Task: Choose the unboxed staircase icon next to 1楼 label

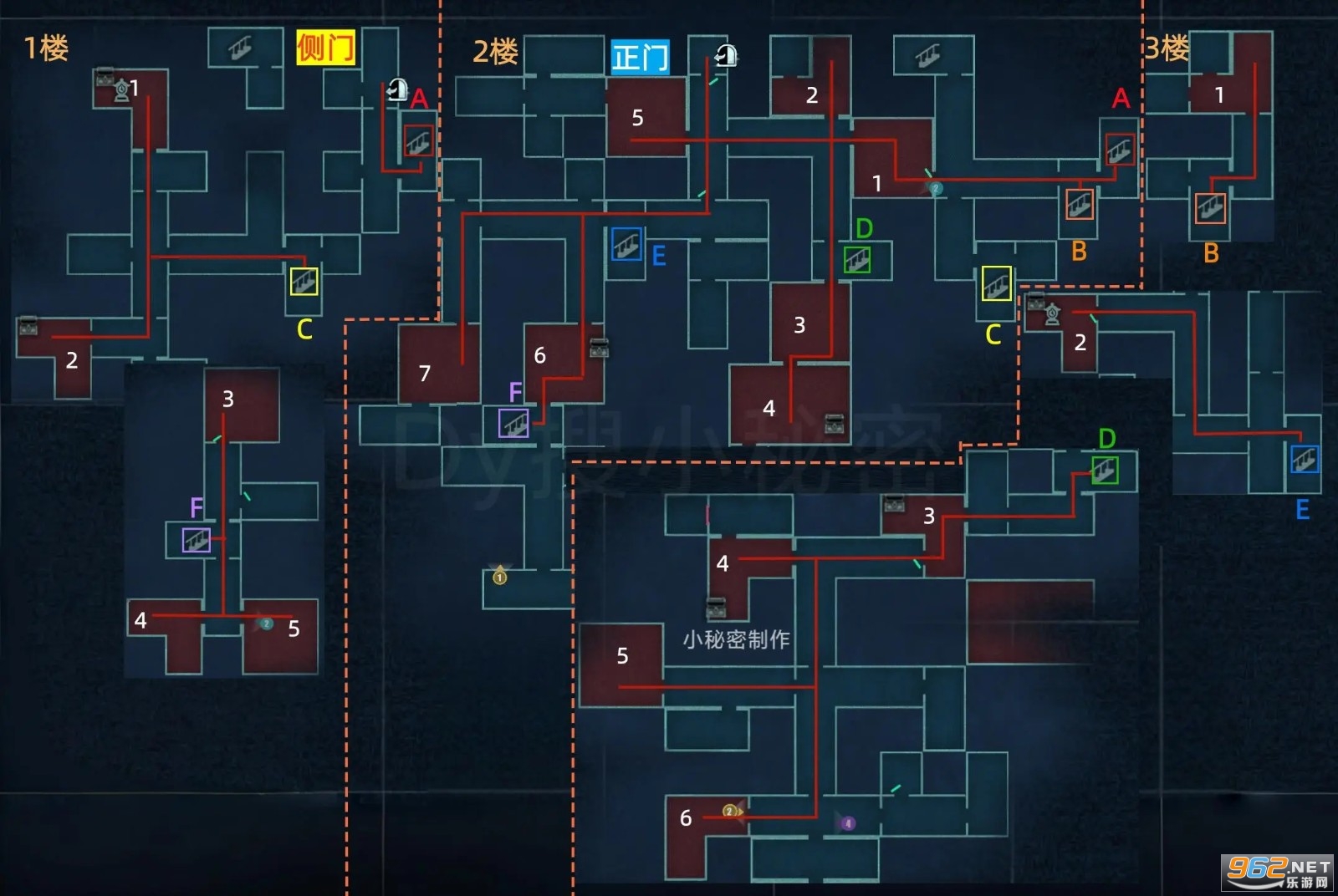Action: (240, 50)
